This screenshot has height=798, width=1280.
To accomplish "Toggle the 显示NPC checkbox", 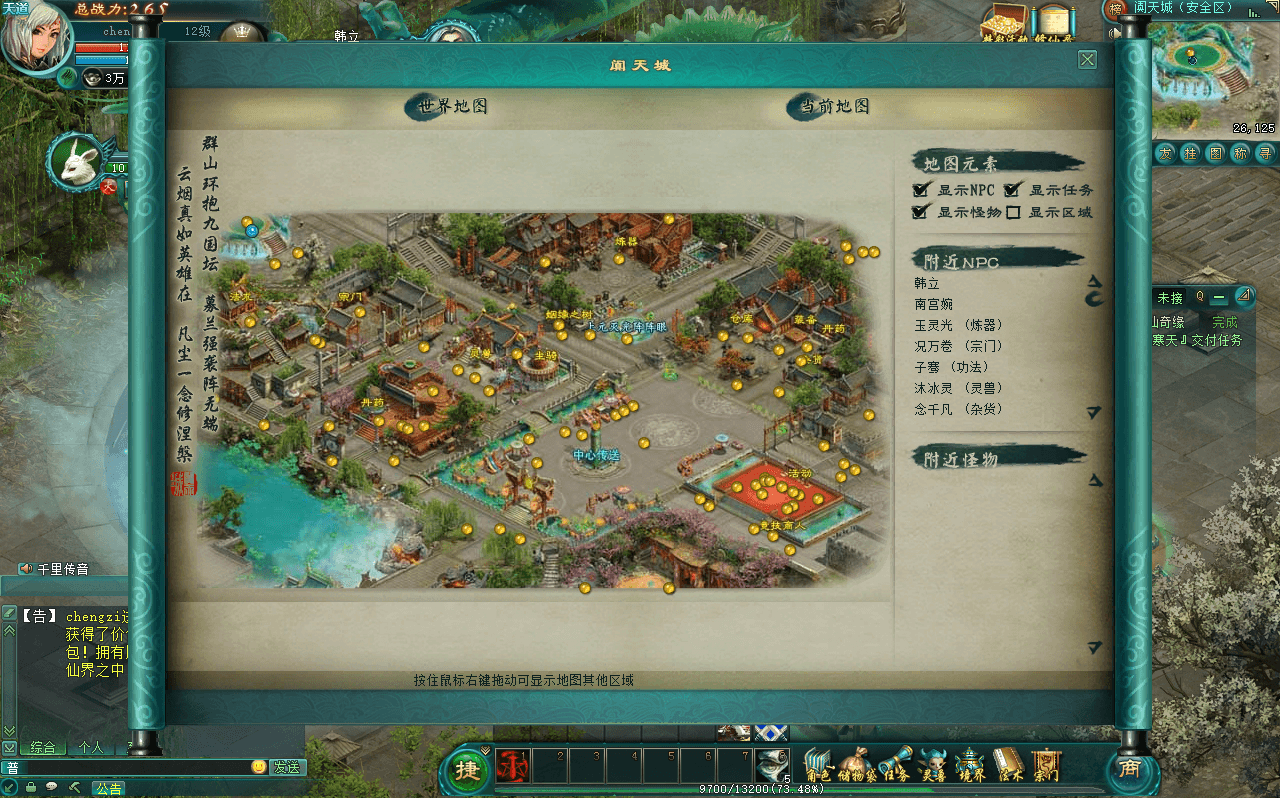I will pos(921,190).
